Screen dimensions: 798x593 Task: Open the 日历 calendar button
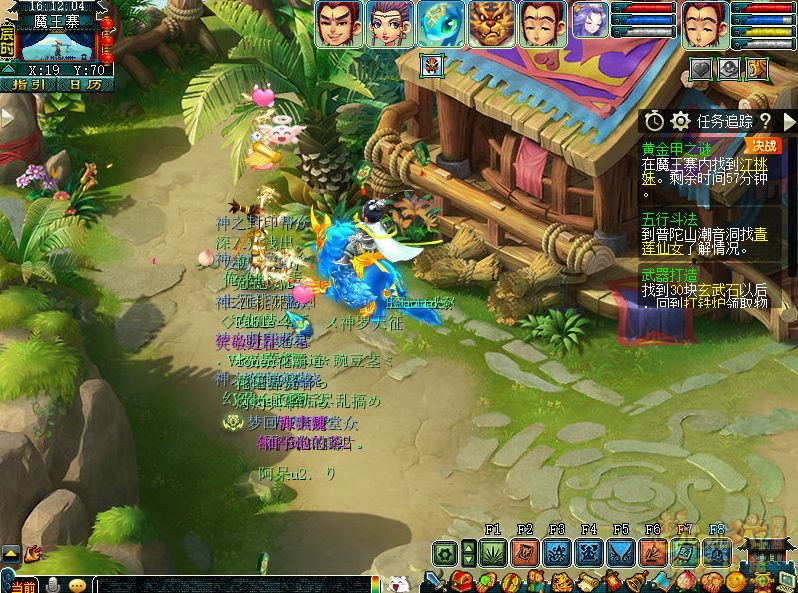pyautogui.click(x=78, y=85)
